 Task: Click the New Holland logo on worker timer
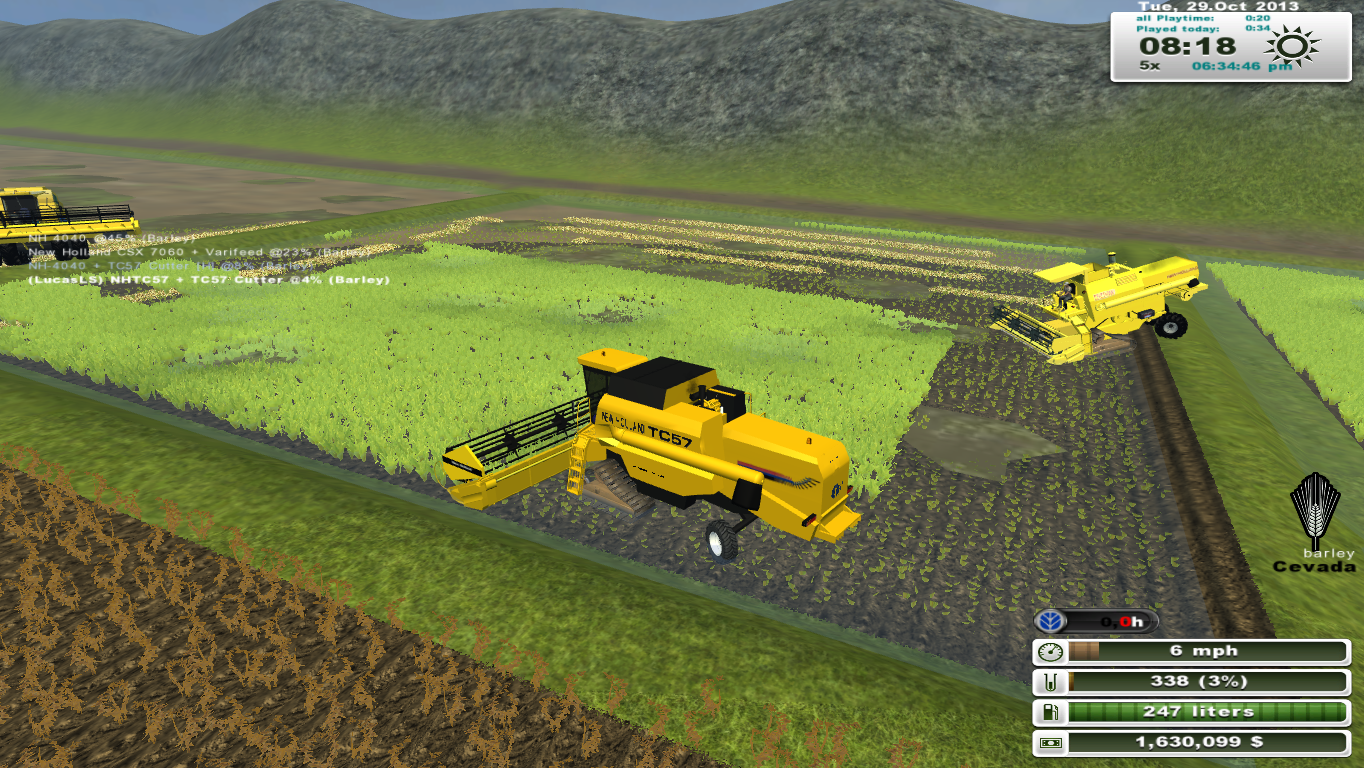point(1050,620)
